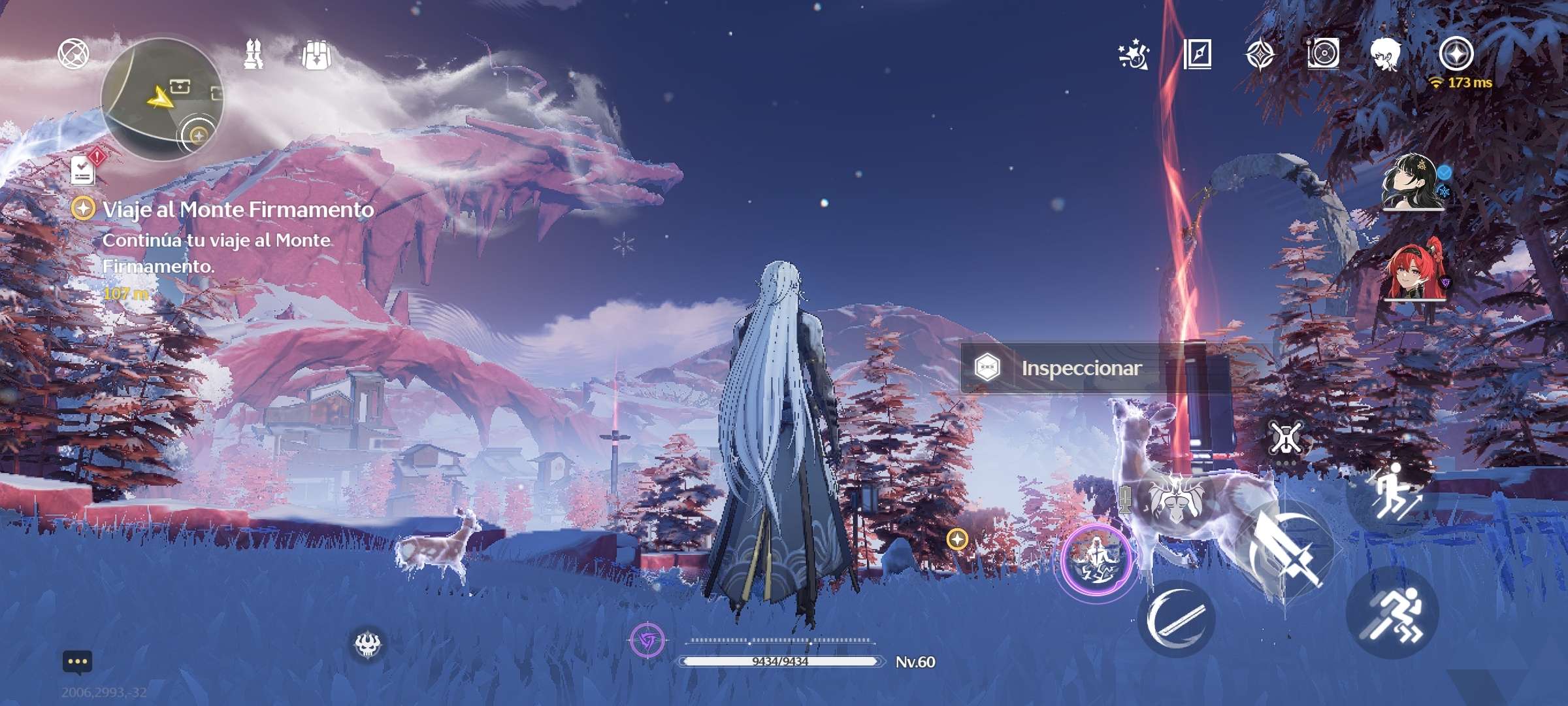The width and height of the screenshot is (1568, 706).
Task: Open the circled star icon above ping
Action: tap(1456, 54)
